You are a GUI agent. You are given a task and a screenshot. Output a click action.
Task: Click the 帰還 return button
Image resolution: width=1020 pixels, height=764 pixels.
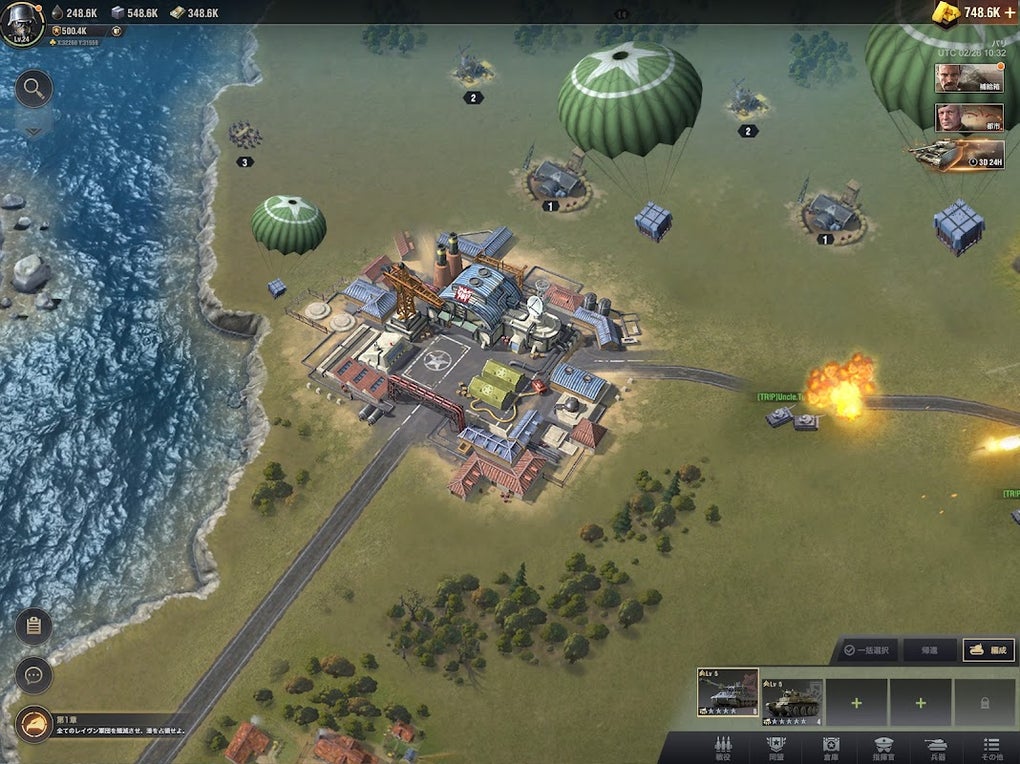[929, 650]
